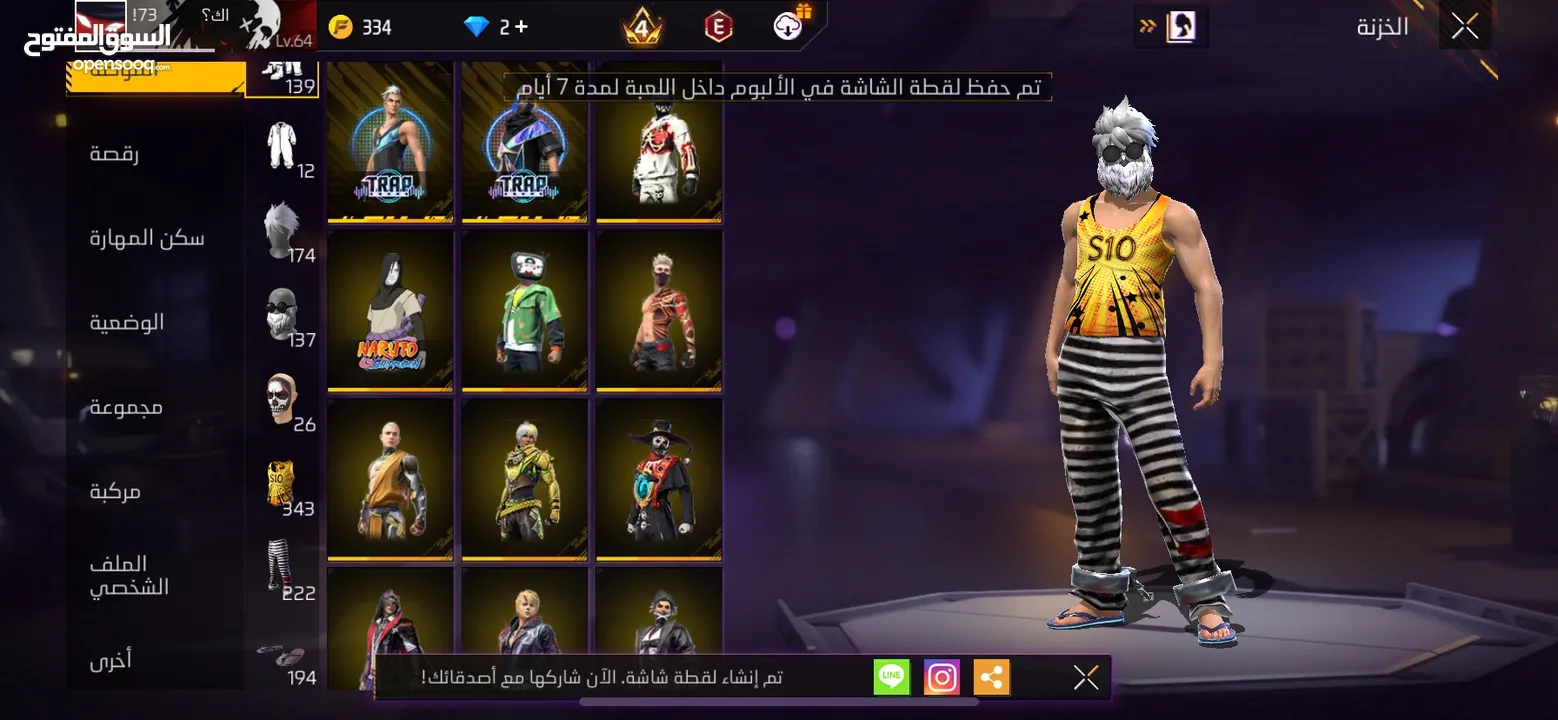This screenshot has height=720, width=1558.
Task: Open the skull face paint category
Action: [279, 396]
